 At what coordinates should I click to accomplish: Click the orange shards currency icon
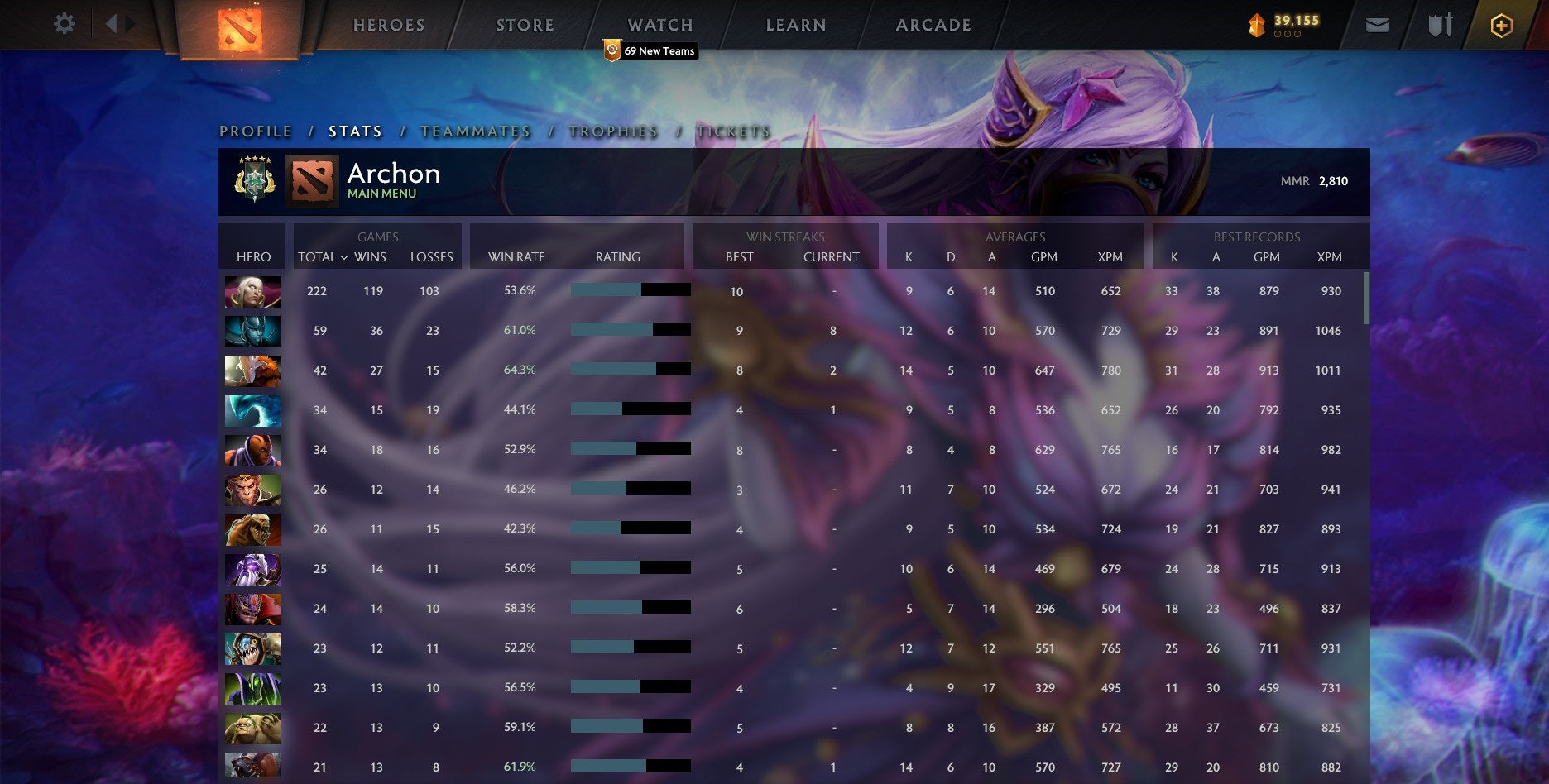click(1257, 25)
